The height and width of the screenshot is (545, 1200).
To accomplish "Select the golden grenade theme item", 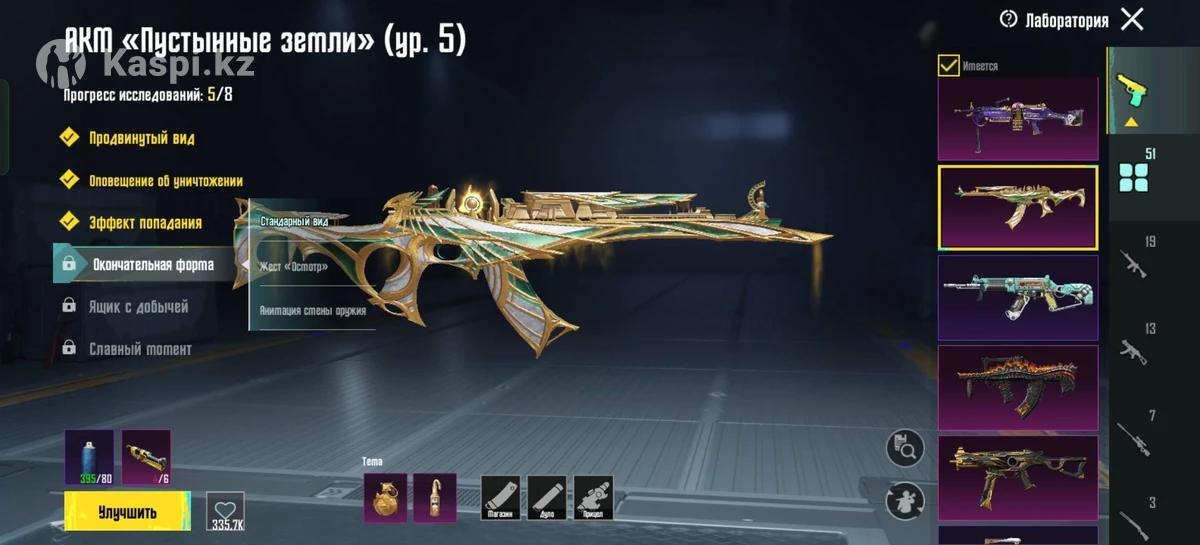I will click(384, 497).
